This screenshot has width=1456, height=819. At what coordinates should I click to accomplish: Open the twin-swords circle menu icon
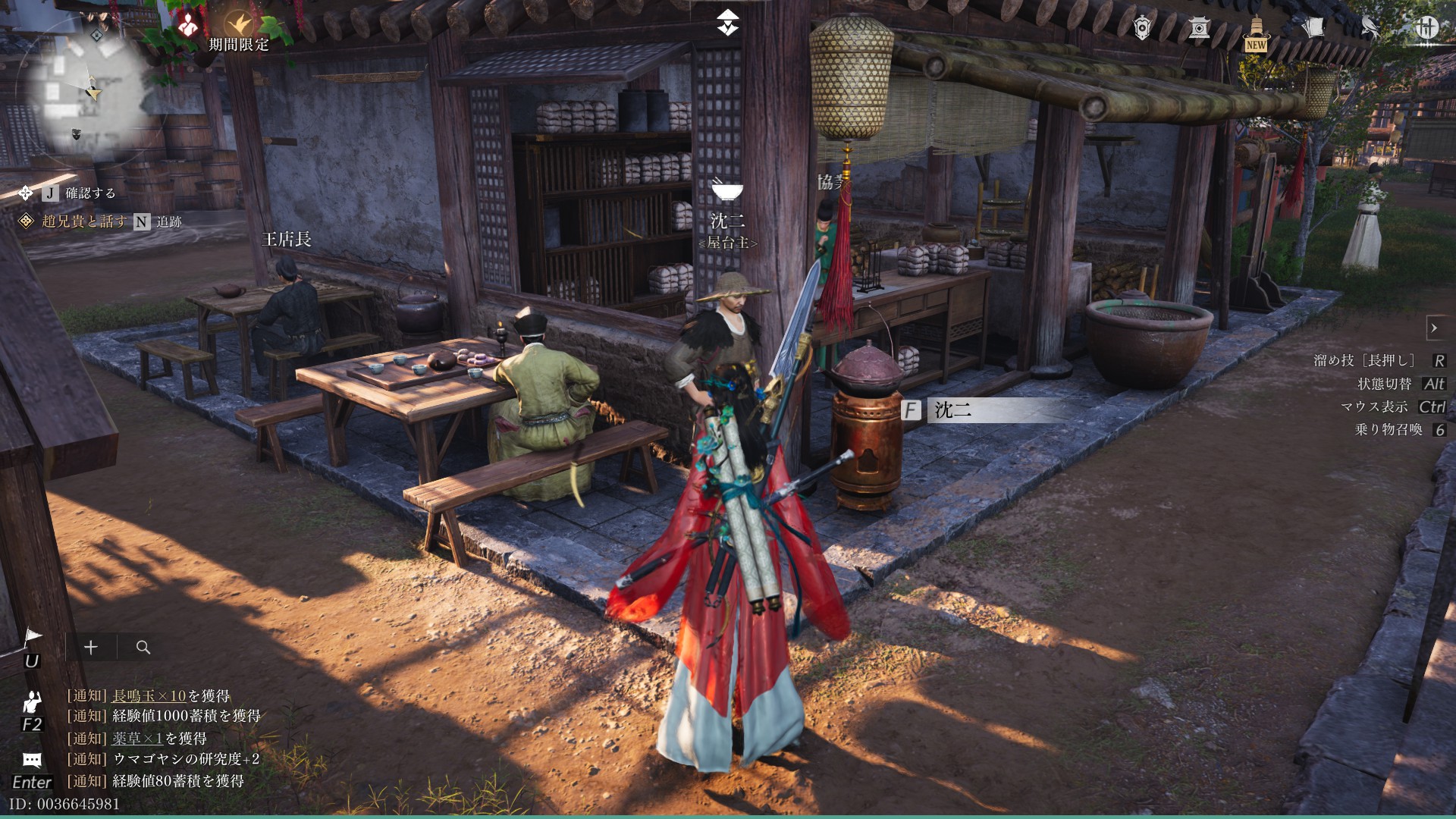1426,28
